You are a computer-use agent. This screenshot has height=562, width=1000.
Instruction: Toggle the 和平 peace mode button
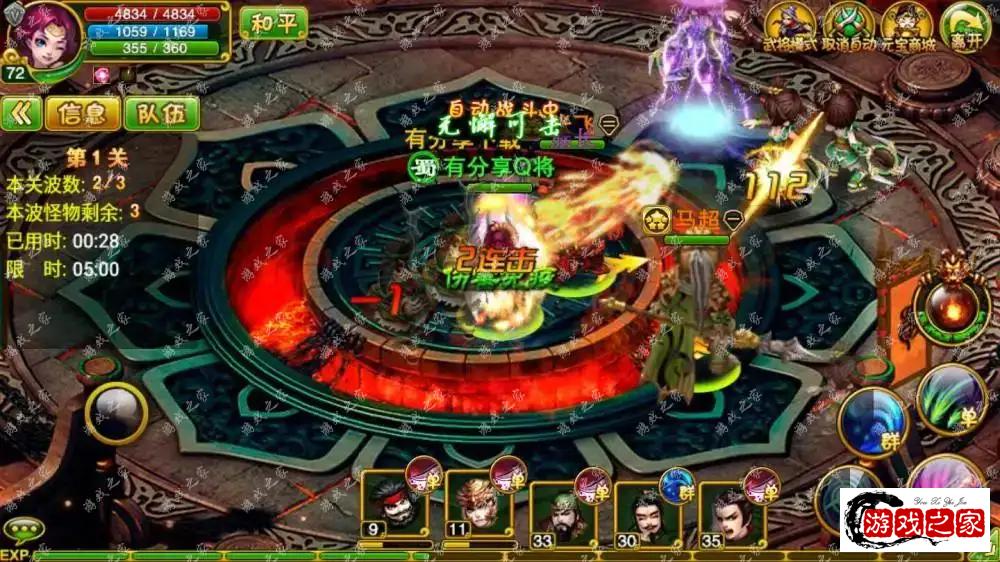pos(273,24)
